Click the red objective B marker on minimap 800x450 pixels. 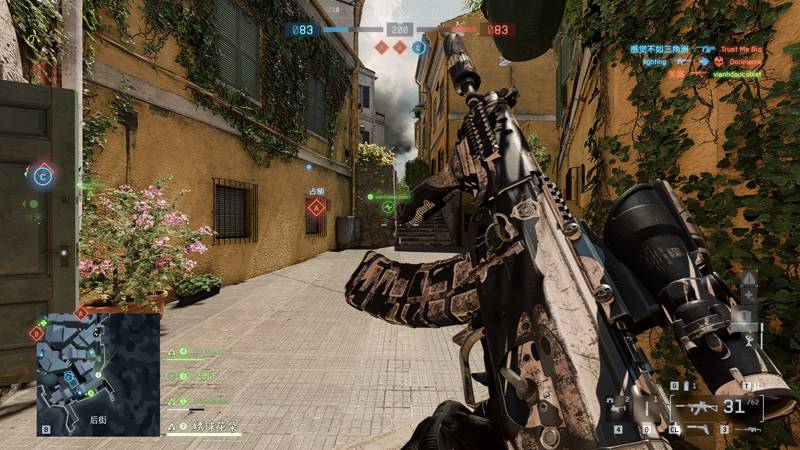(37, 334)
